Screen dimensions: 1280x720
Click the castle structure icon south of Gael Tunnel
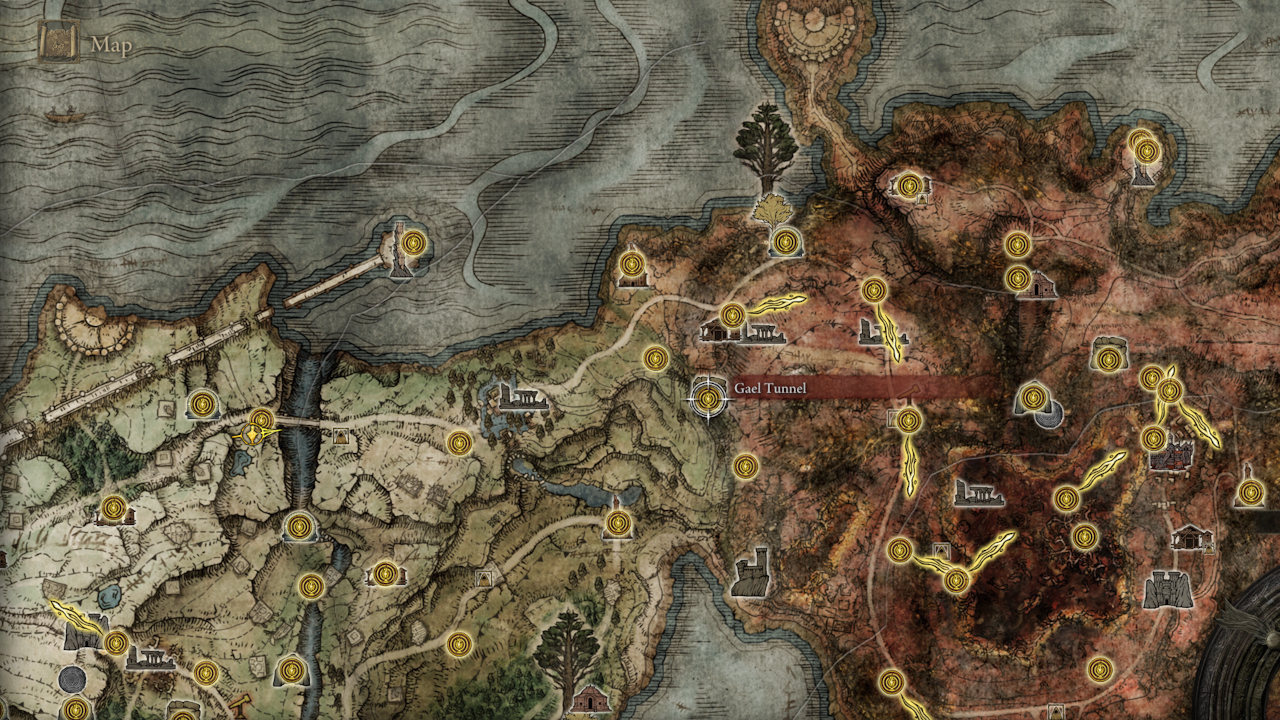click(749, 570)
